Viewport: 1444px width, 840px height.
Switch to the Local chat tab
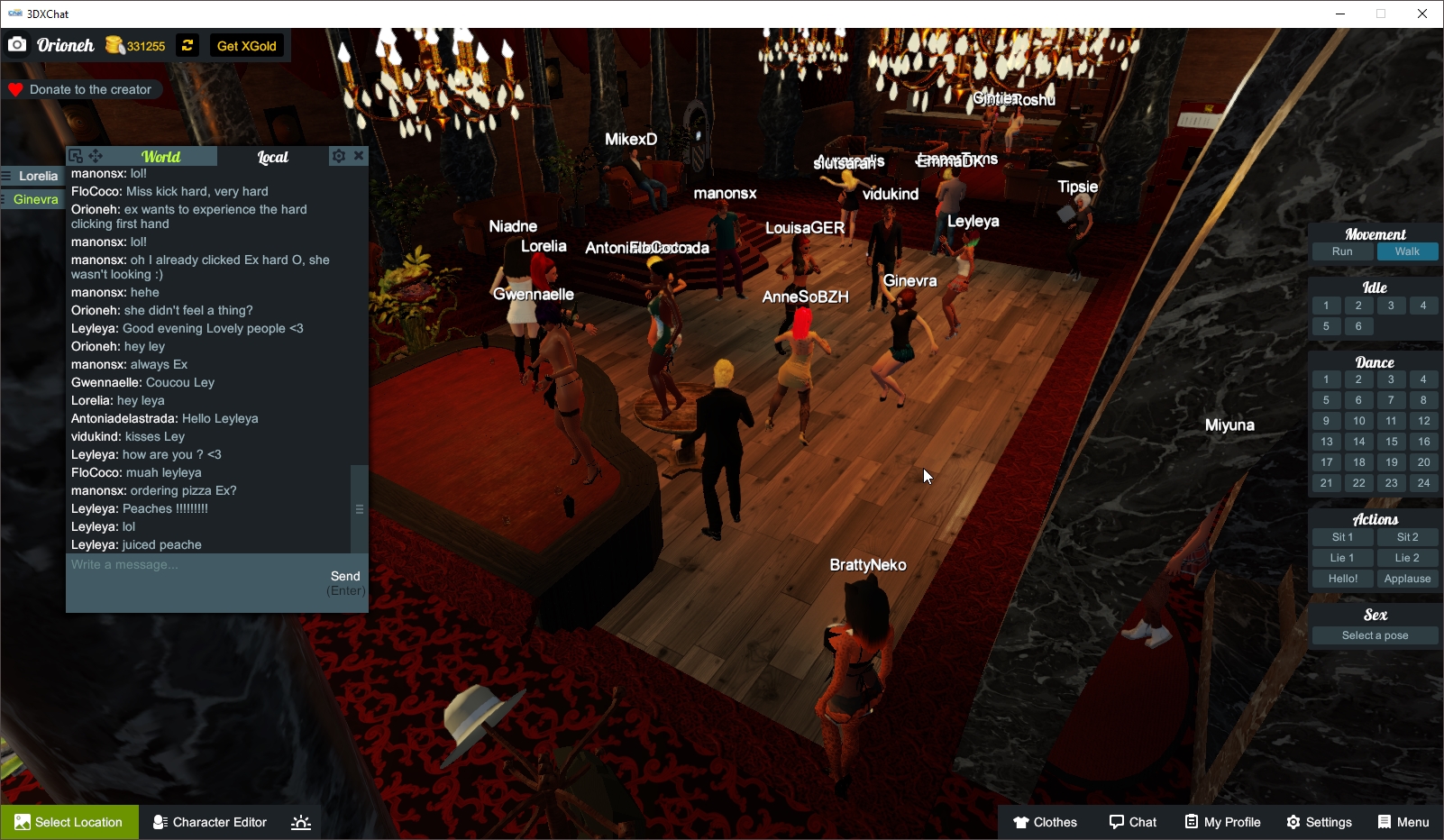tap(272, 156)
